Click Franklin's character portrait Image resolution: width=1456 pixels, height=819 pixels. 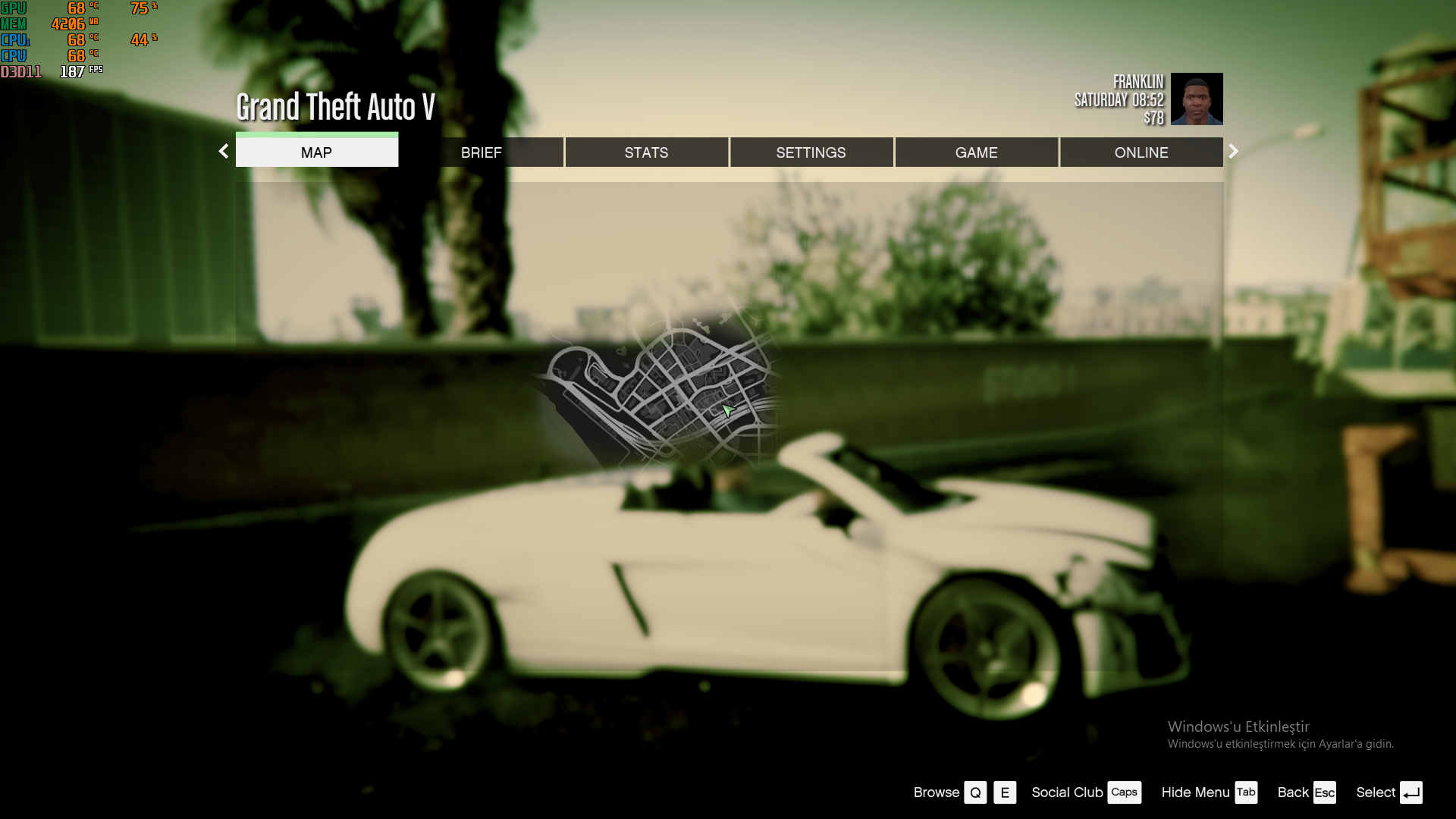pos(1196,99)
